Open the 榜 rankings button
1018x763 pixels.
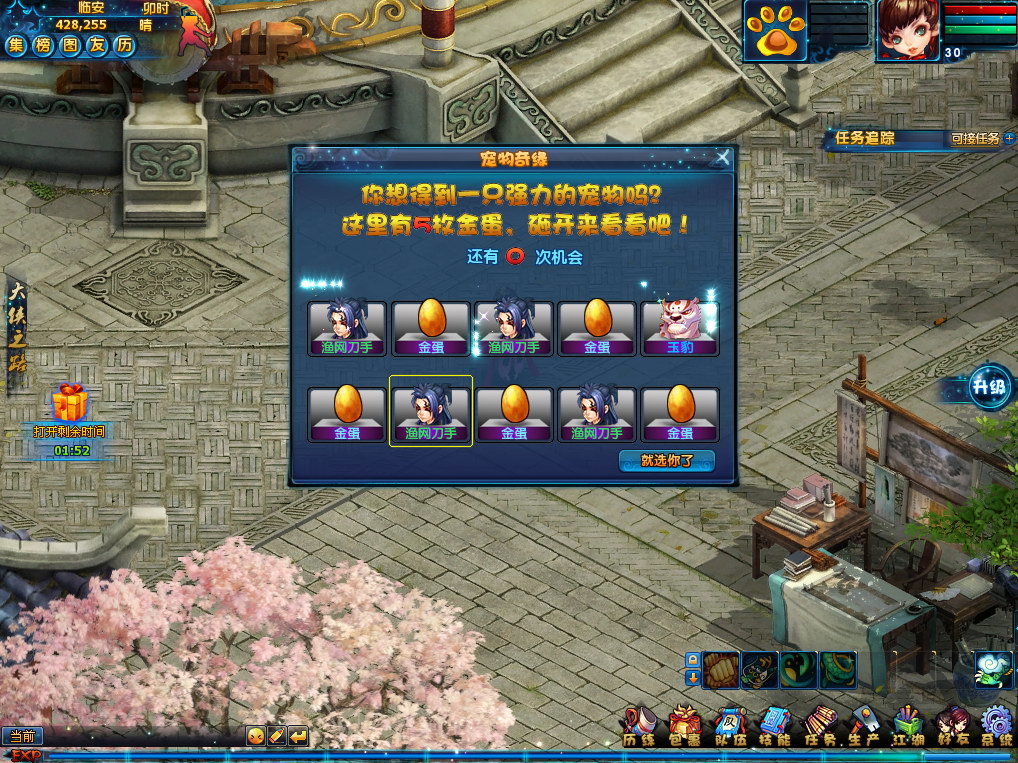pyautogui.click(x=43, y=45)
